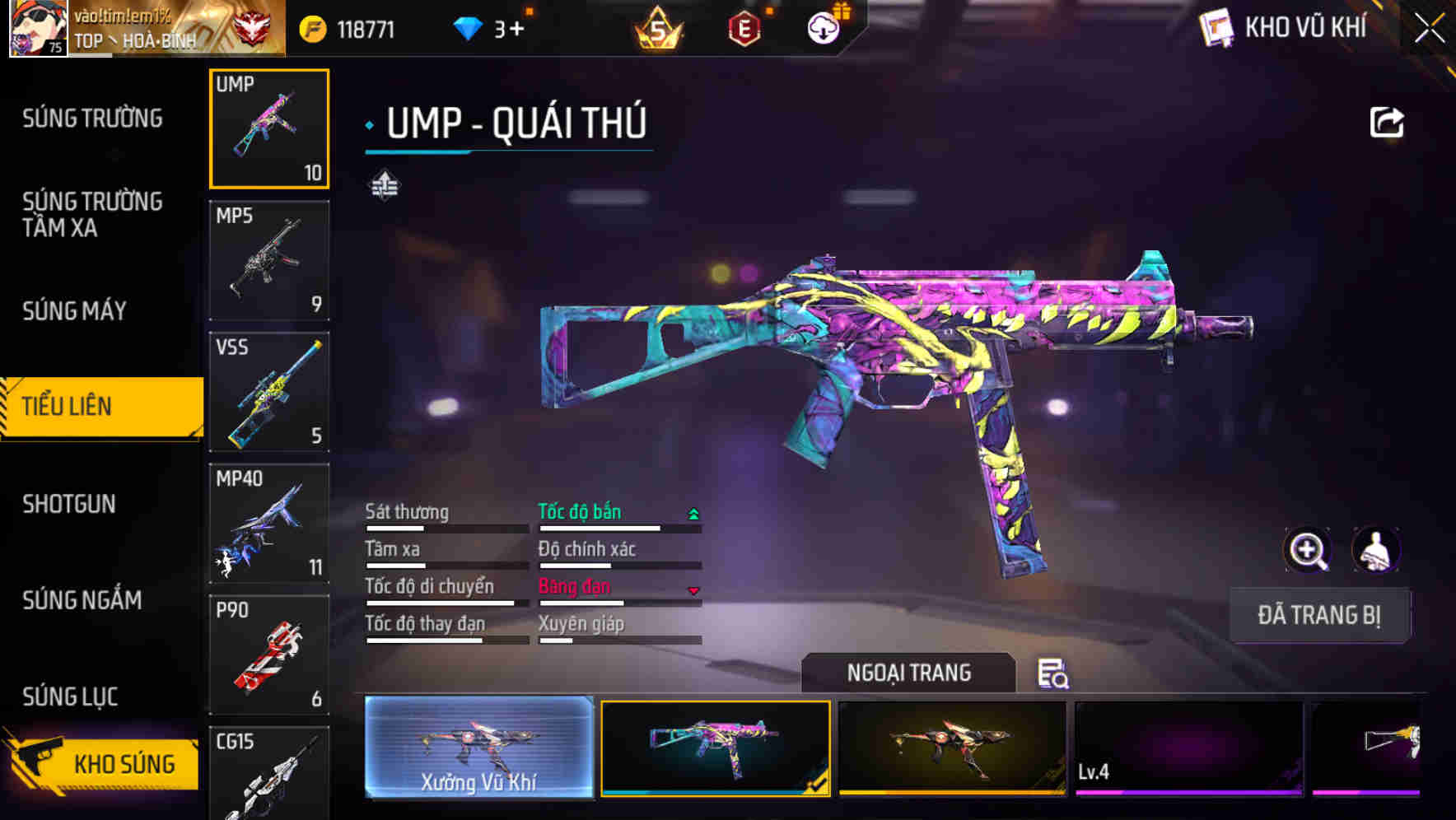This screenshot has height=820, width=1456.
Task: Switch to Súng Trường Tầm Xa category
Action: pyautogui.click(x=92, y=214)
